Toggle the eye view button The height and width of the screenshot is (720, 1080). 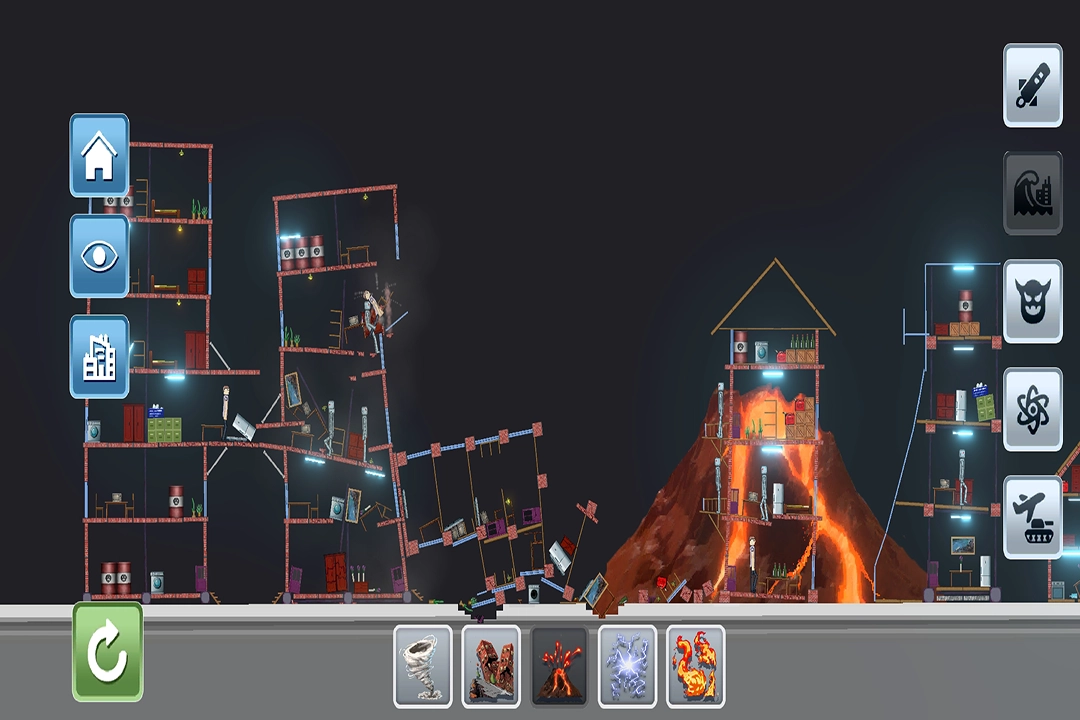coord(99,256)
